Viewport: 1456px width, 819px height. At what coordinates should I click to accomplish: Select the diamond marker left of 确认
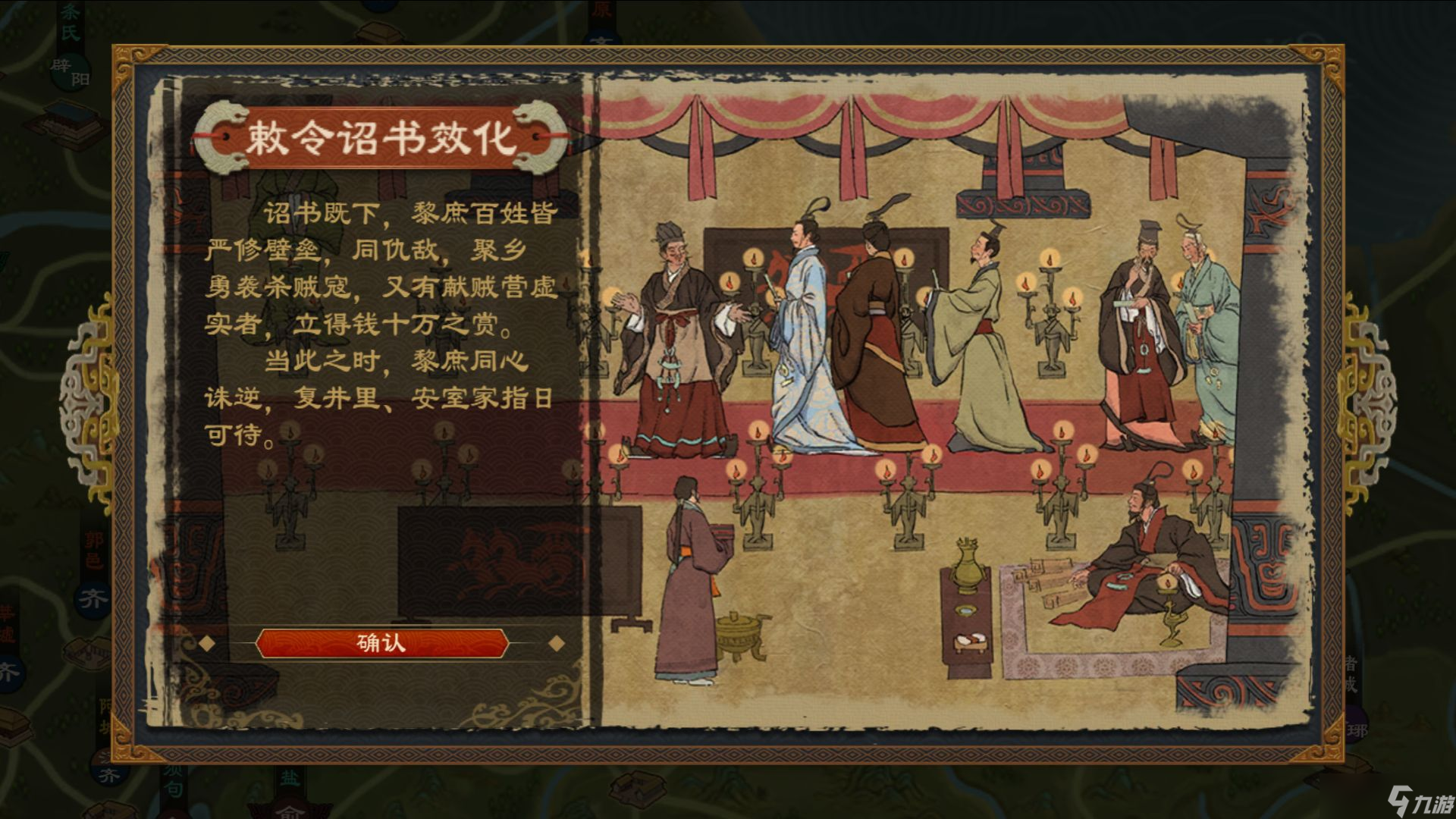pos(205,642)
